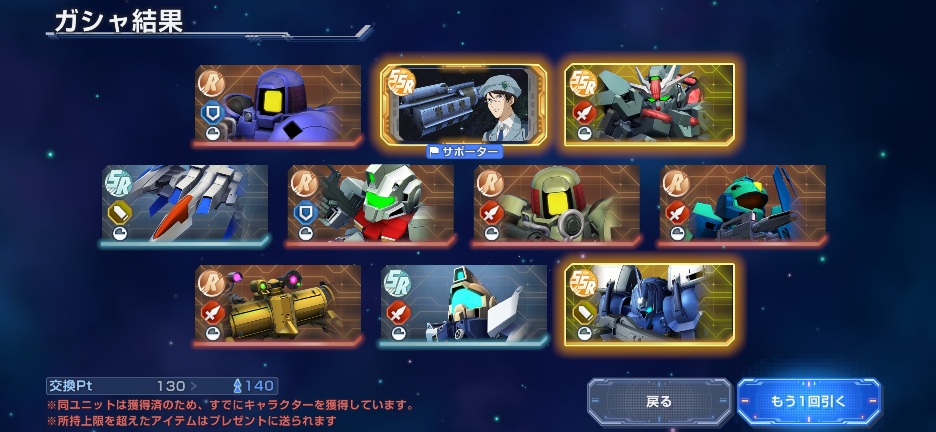The height and width of the screenshot is (432, 936).
Task: Select the SSR supporter character card
Action: click(x=463, y=105)
